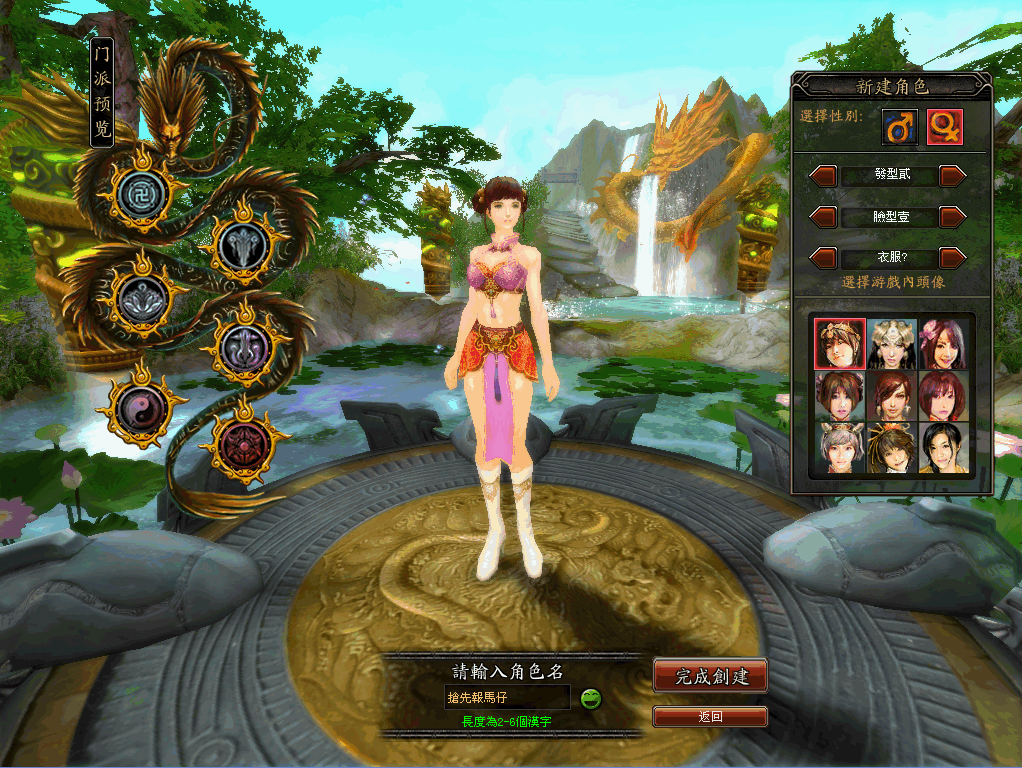Switch to the previous hairstyle (髮型)
The width and height of the screenshot is (1022, 768).
point(823,176)
